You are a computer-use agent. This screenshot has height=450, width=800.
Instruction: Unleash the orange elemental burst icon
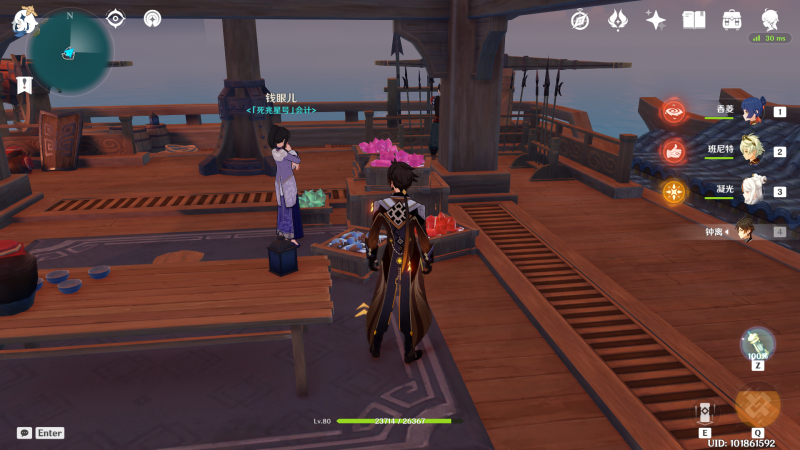pos(757,404)
